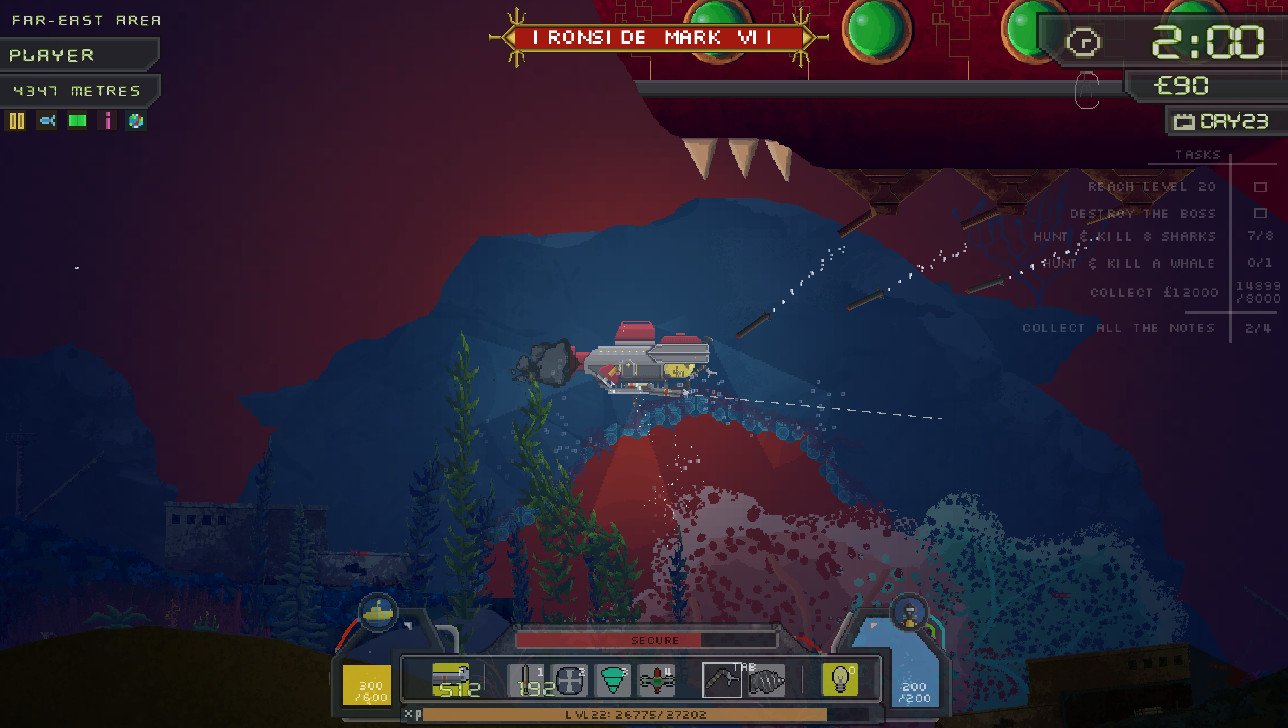Viewport: 1288px width, 728px height.
Task: Select the red and green drone slot
Action: click(x=656, y=679)
